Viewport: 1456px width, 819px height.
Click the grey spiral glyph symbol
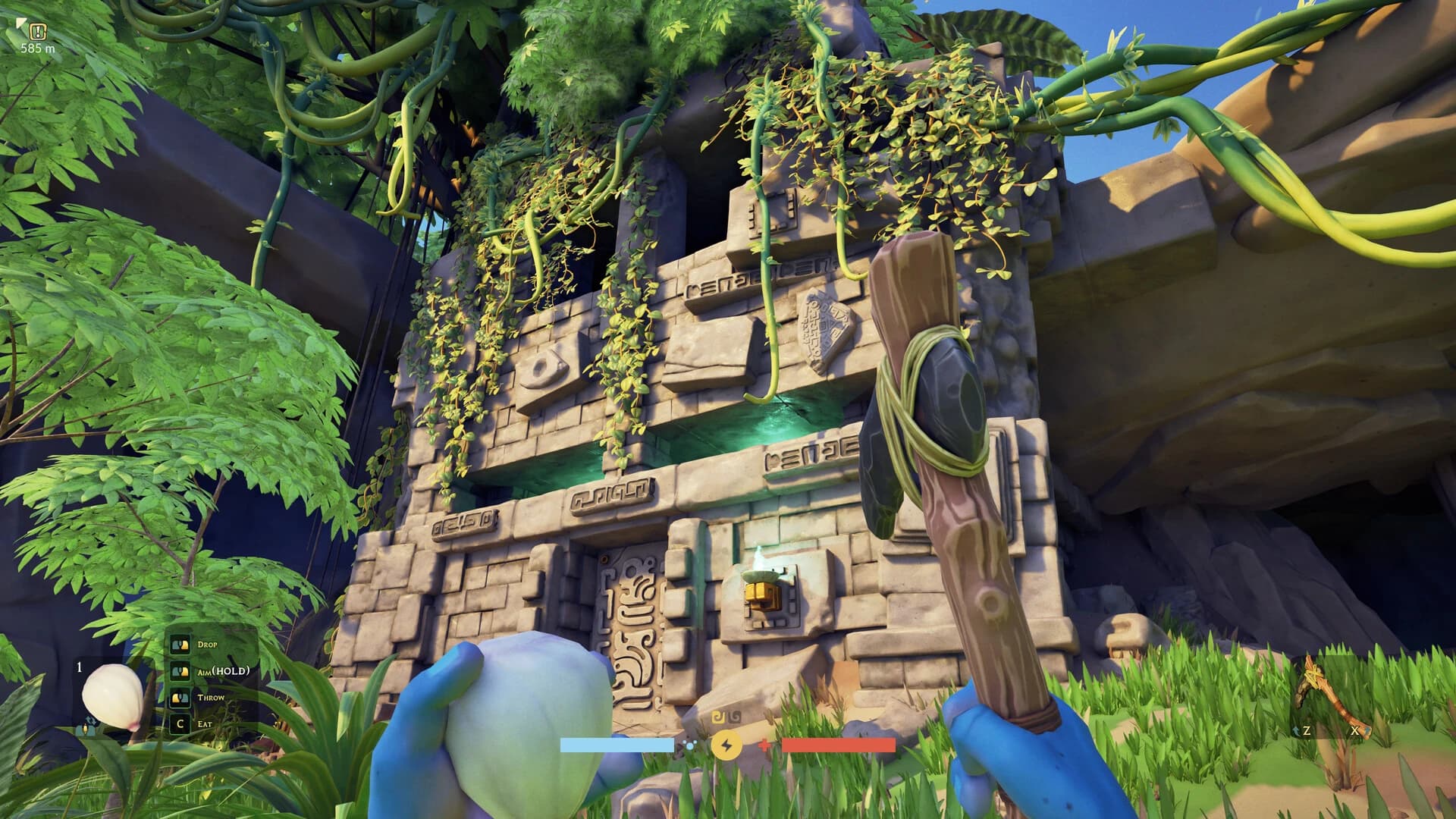(x=734, y=717)
